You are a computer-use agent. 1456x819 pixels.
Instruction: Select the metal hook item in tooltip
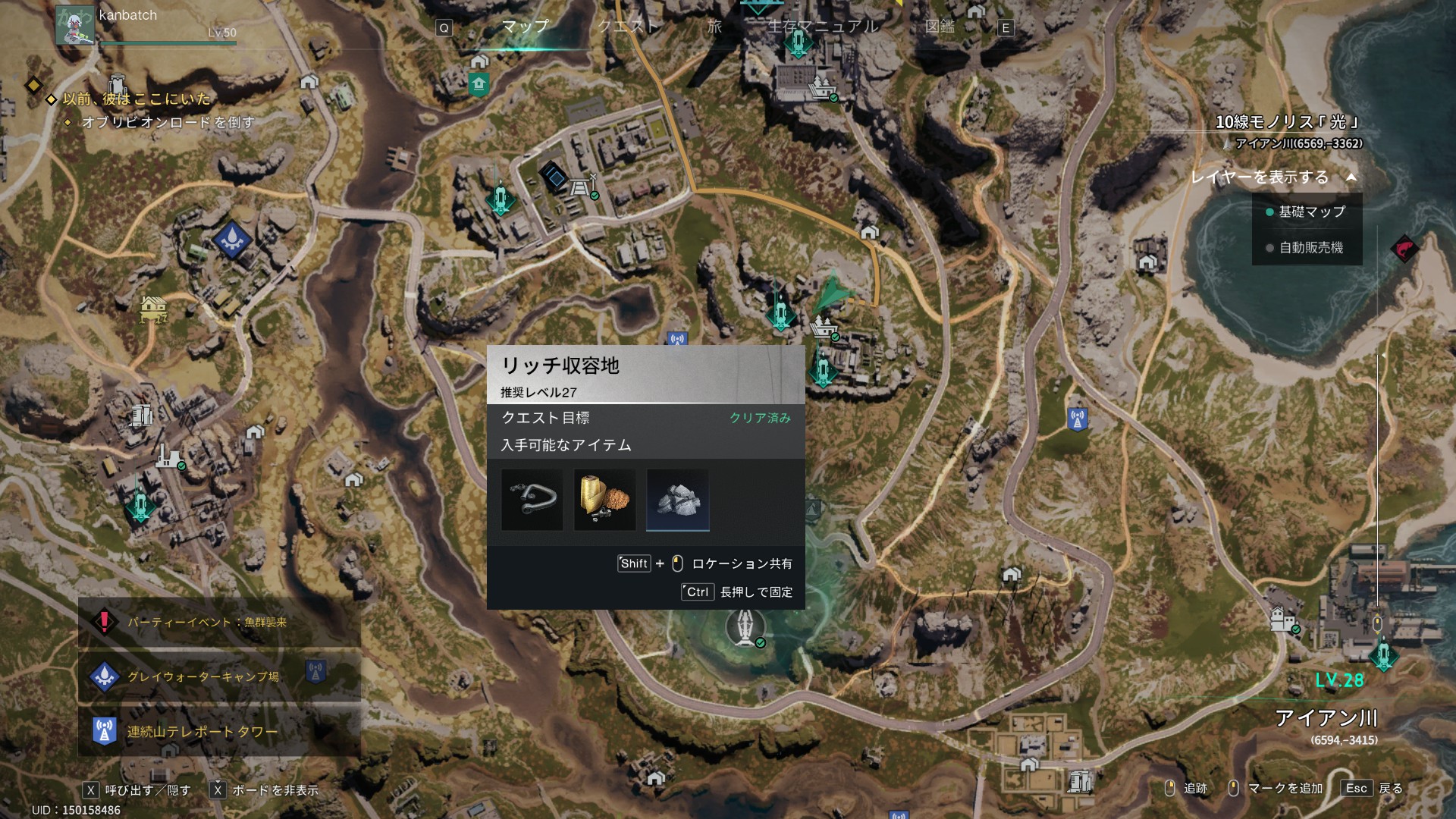pos(532,500)
